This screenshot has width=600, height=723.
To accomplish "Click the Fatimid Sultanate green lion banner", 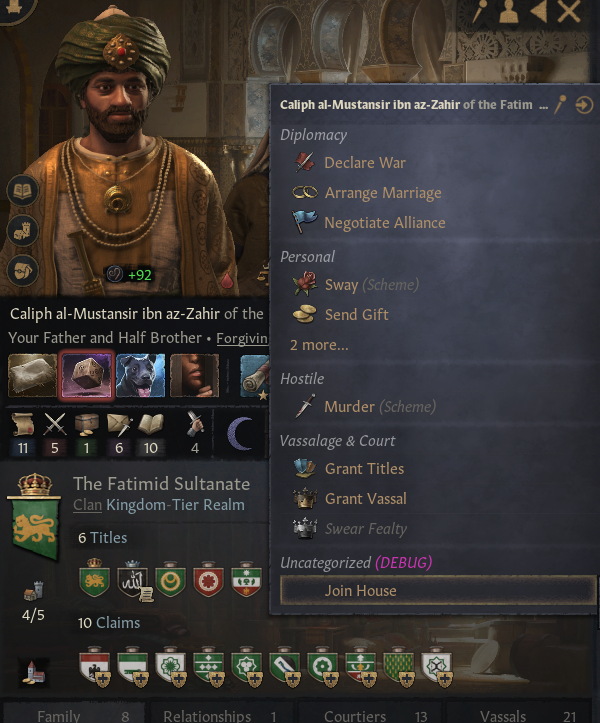I will pyautogui.click(x=35, y=520).
